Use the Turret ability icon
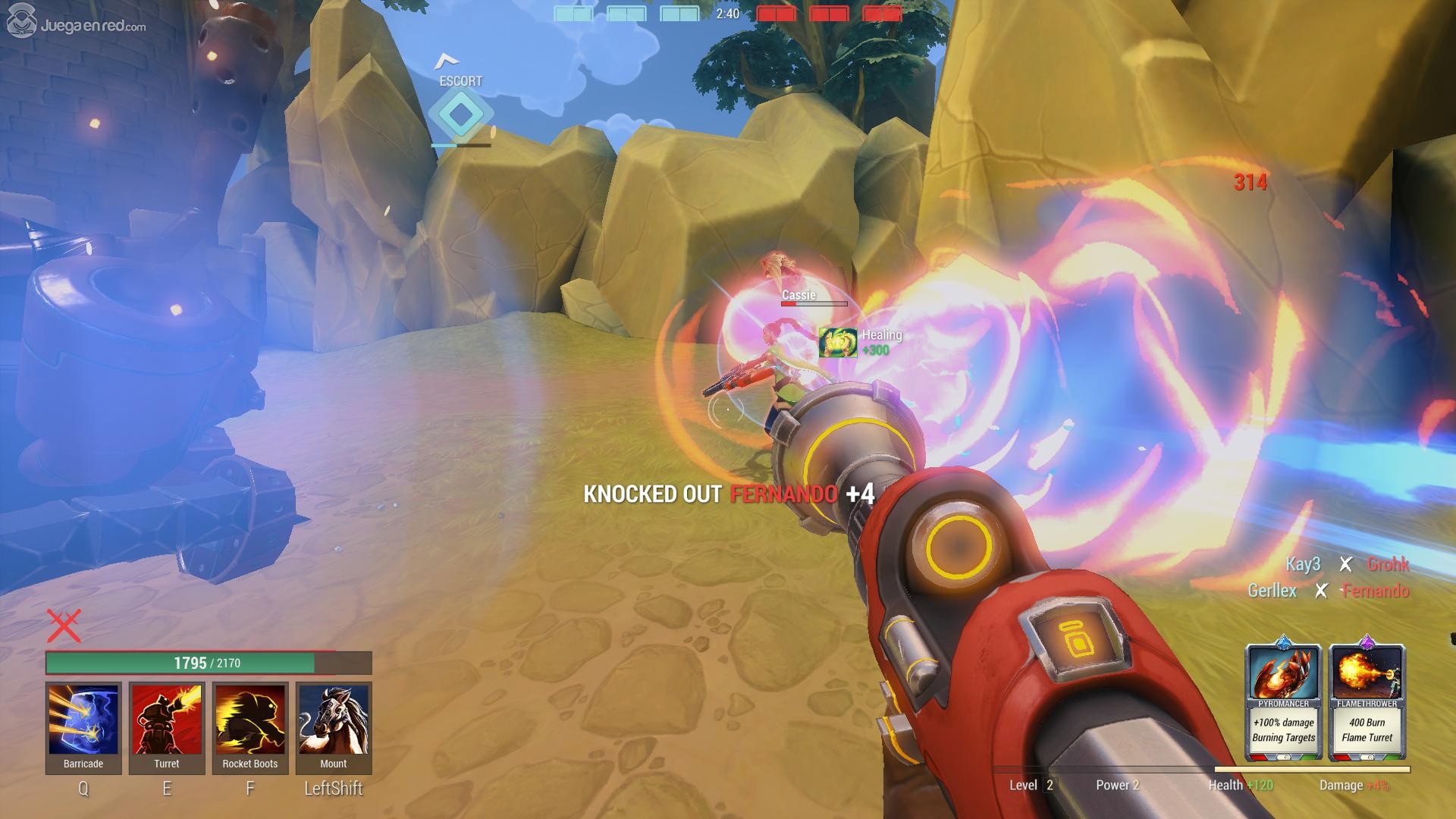The height and width of the screenshot is (819, 1456). point(167,720)
